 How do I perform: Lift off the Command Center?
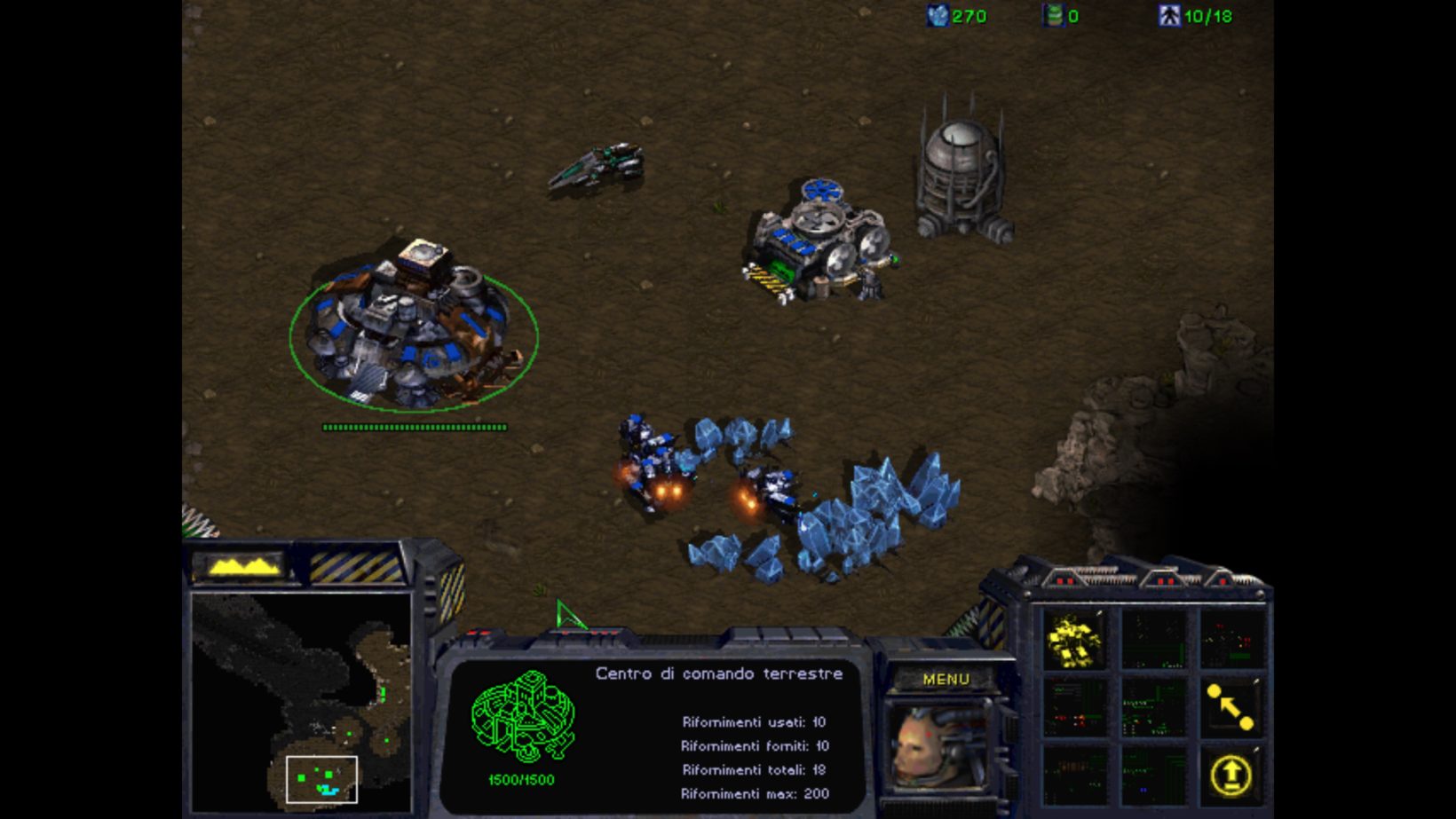point(1230,775)
